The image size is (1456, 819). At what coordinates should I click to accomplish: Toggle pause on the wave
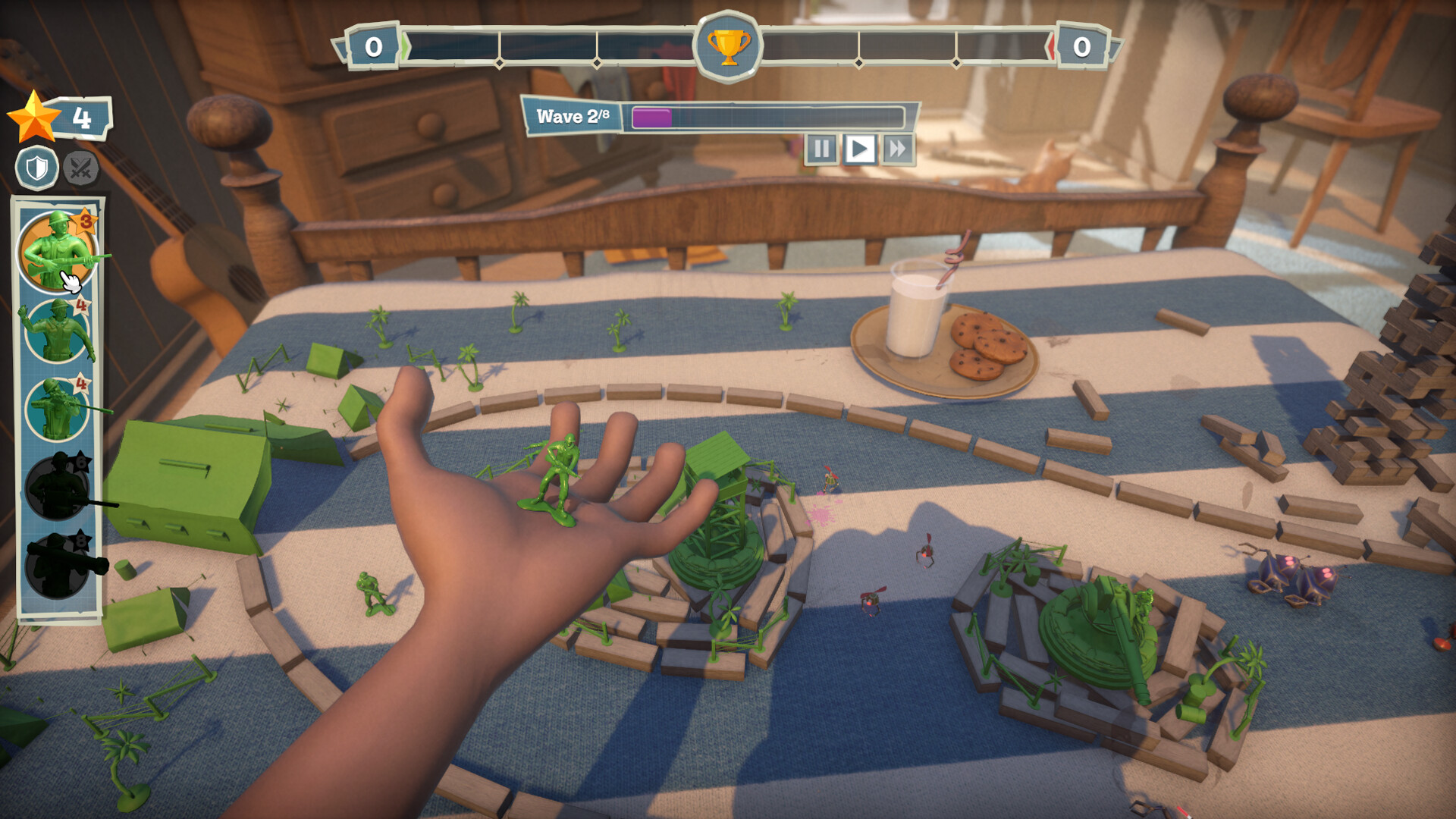click(x=821, y=149)
